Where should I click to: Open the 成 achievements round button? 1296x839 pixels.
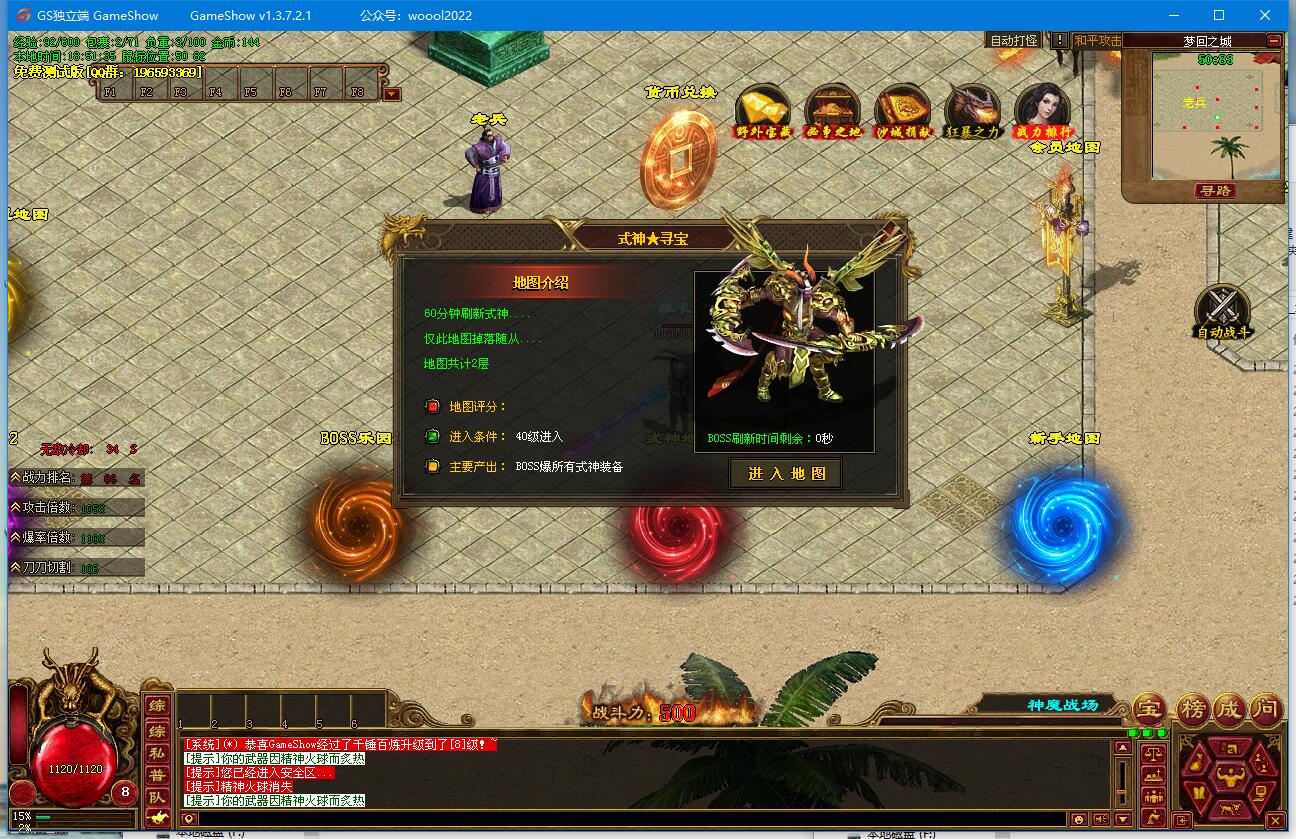click(x=1228, y=709)
